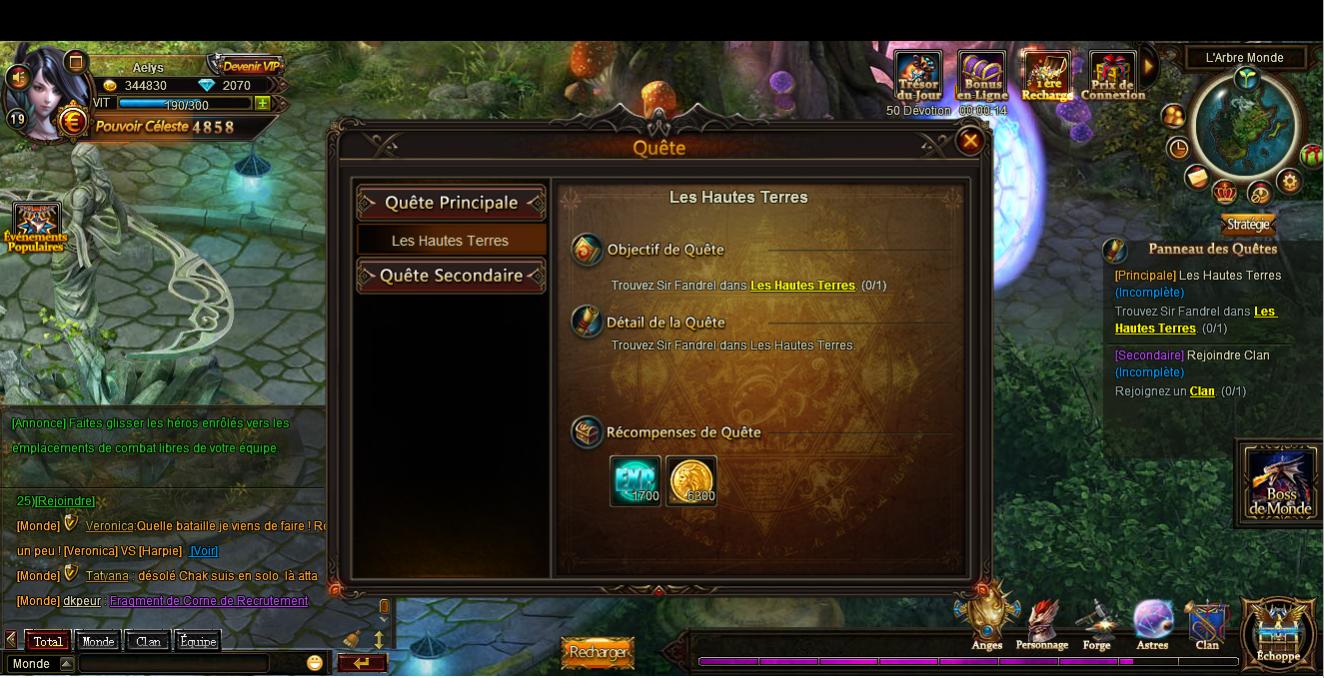
Task: Open the Prix de Connexion gift
Action: tap(1112, 77)
